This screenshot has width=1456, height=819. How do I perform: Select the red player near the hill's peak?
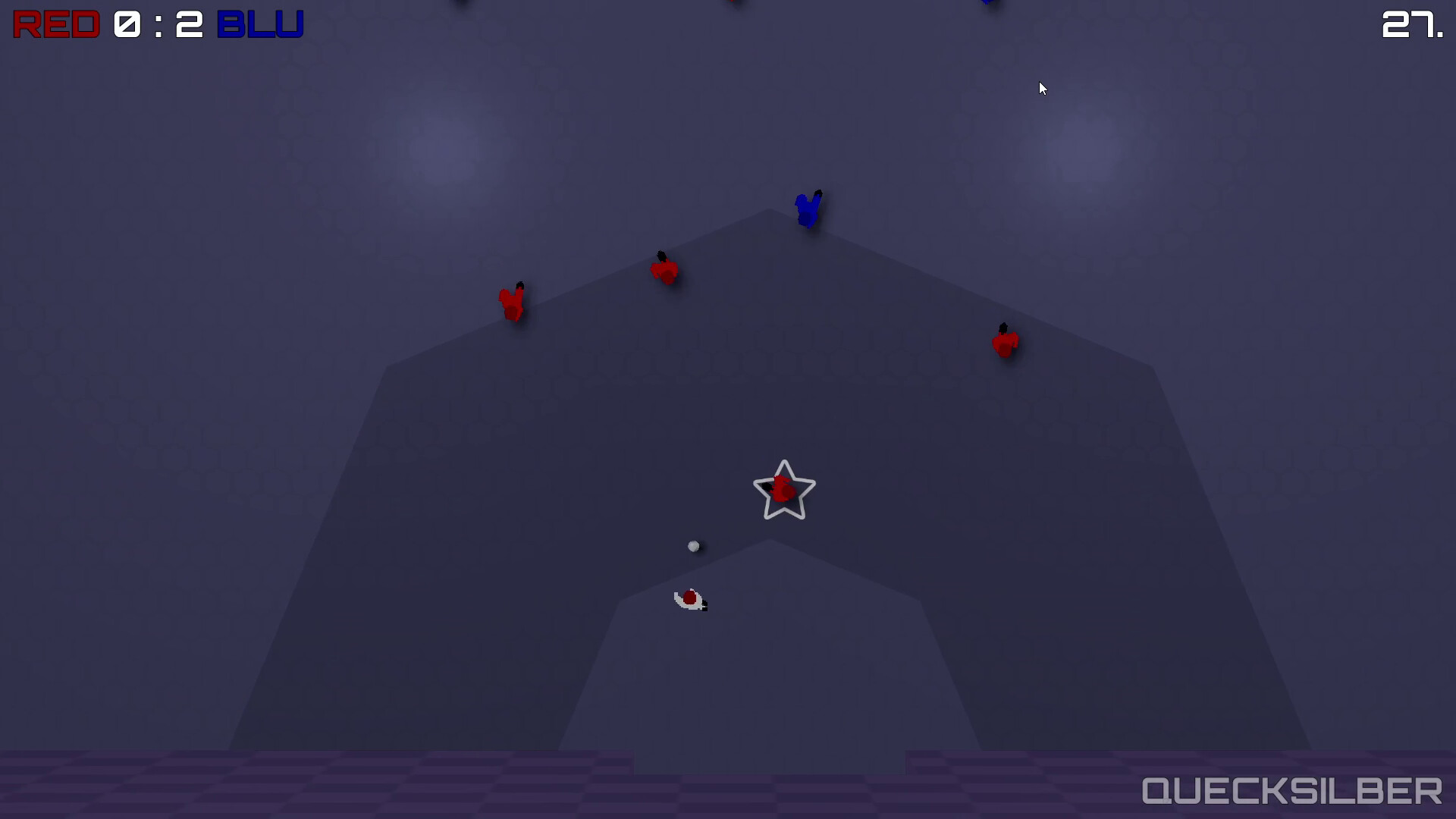tap(665, 271)
